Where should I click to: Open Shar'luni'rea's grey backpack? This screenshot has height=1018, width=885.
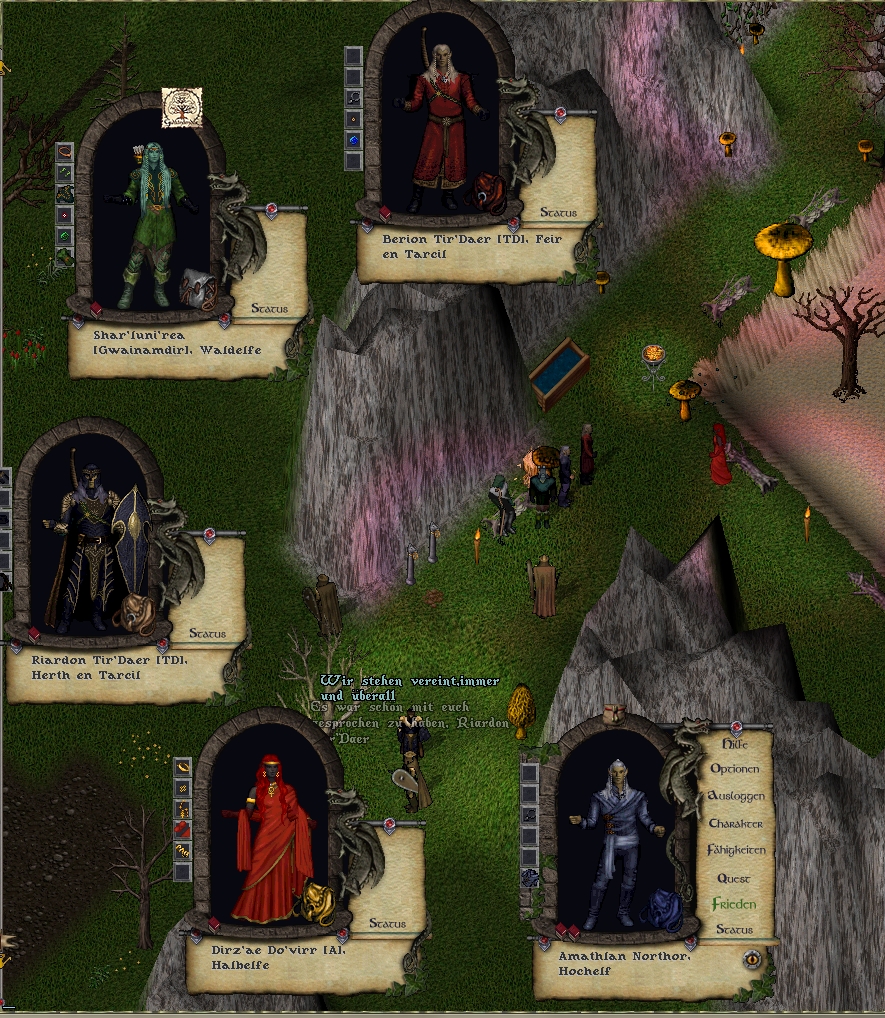pos(196,287)
